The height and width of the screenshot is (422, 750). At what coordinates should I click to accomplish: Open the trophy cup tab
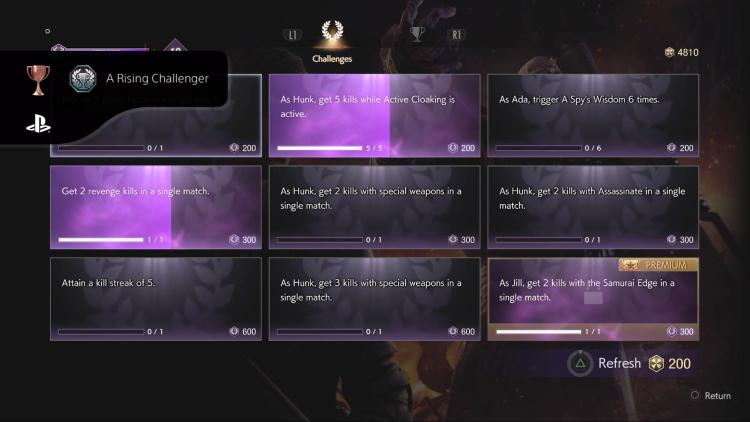pyautogui.click(x=417, y=34)
